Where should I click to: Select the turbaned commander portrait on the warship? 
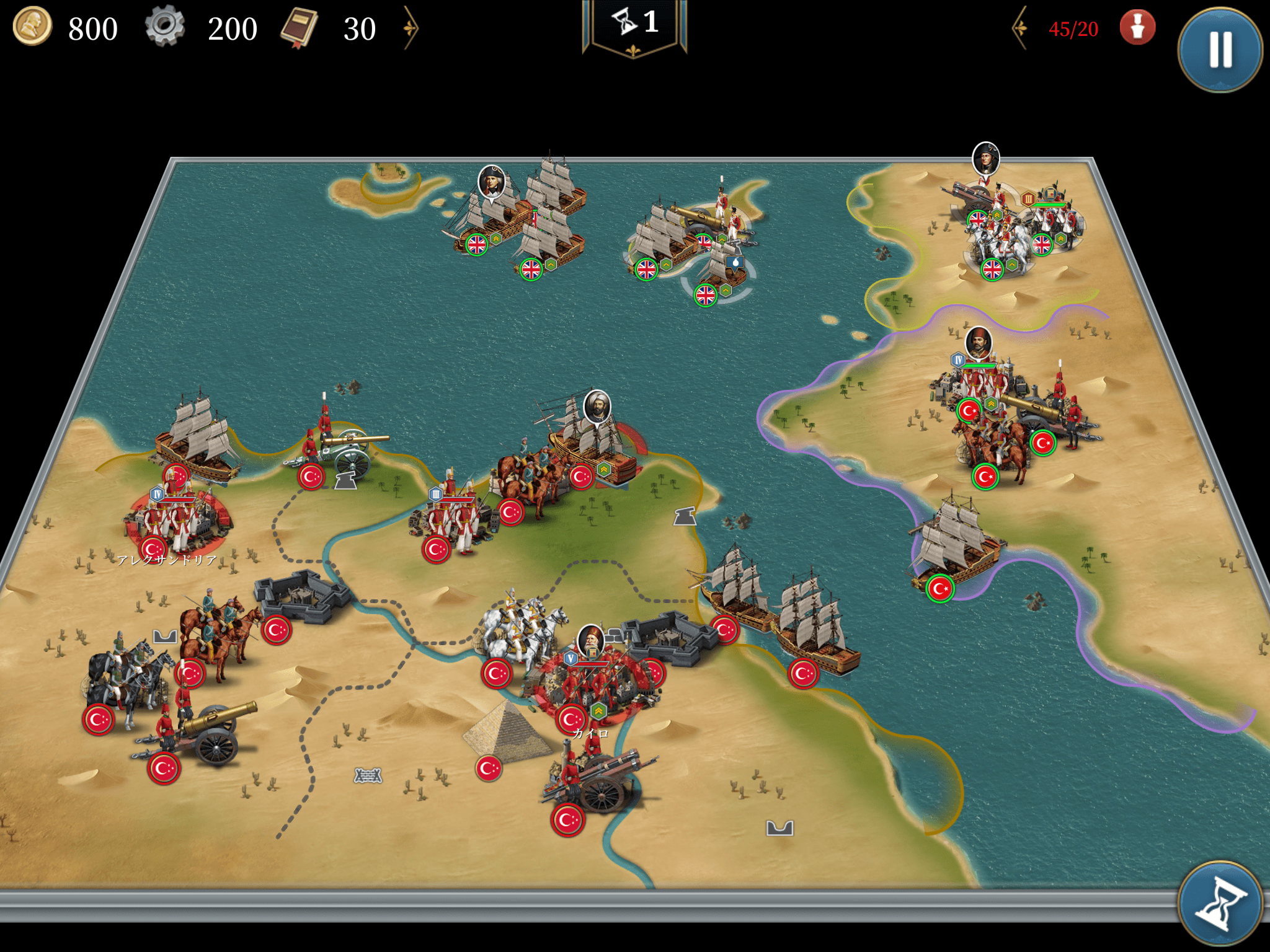(x=597, y=406)
